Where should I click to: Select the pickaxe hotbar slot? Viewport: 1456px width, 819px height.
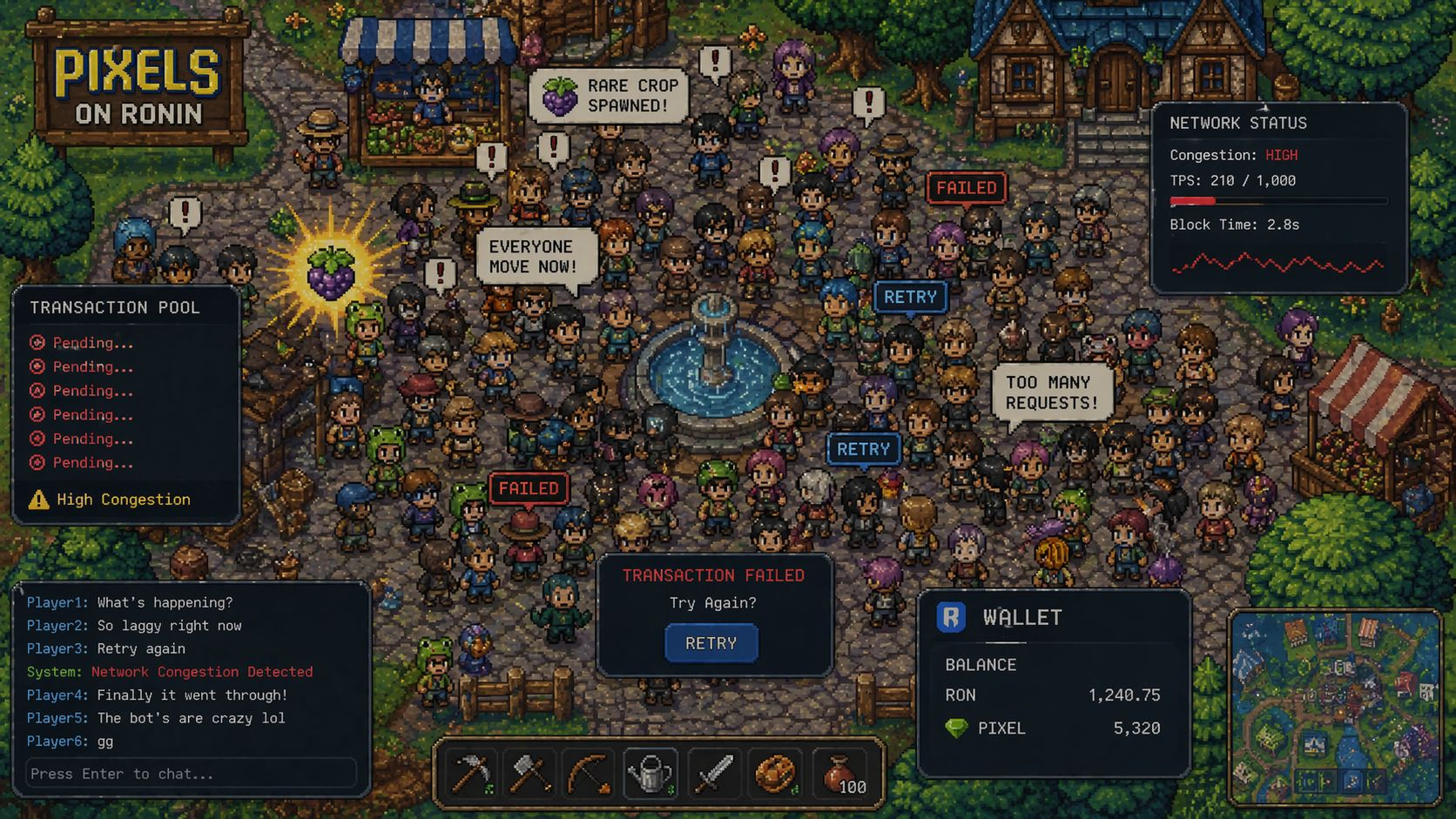click(x=471, y=772)
